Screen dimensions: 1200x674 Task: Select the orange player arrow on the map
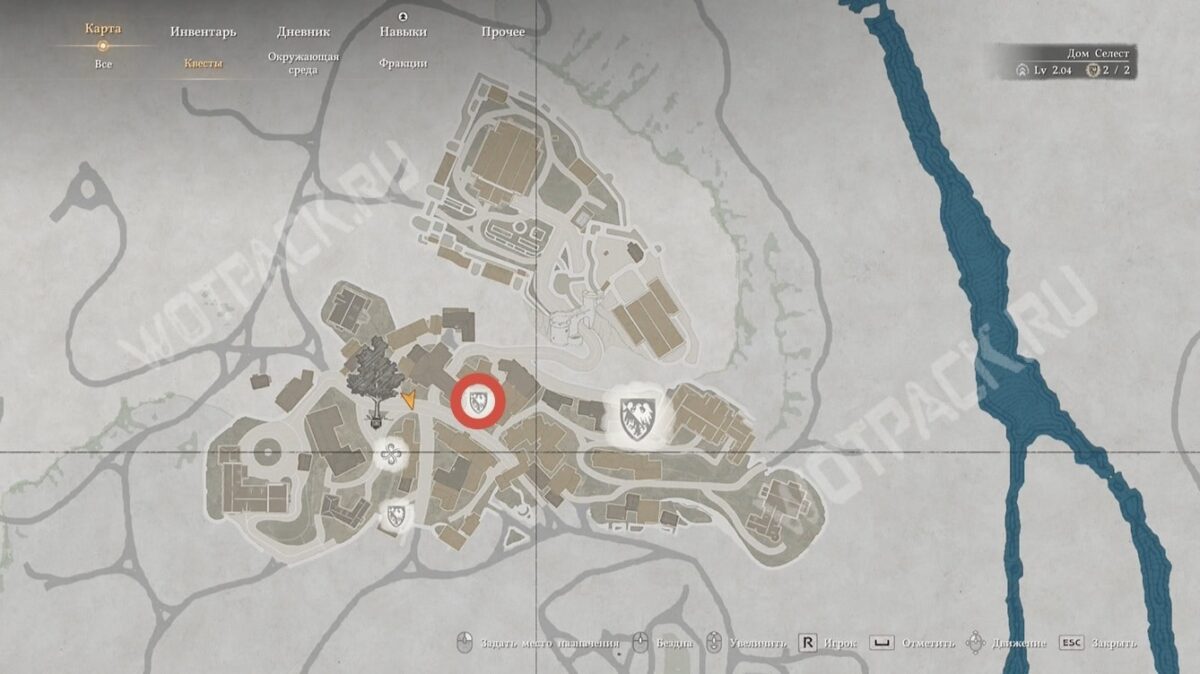(x=409, y=399)
